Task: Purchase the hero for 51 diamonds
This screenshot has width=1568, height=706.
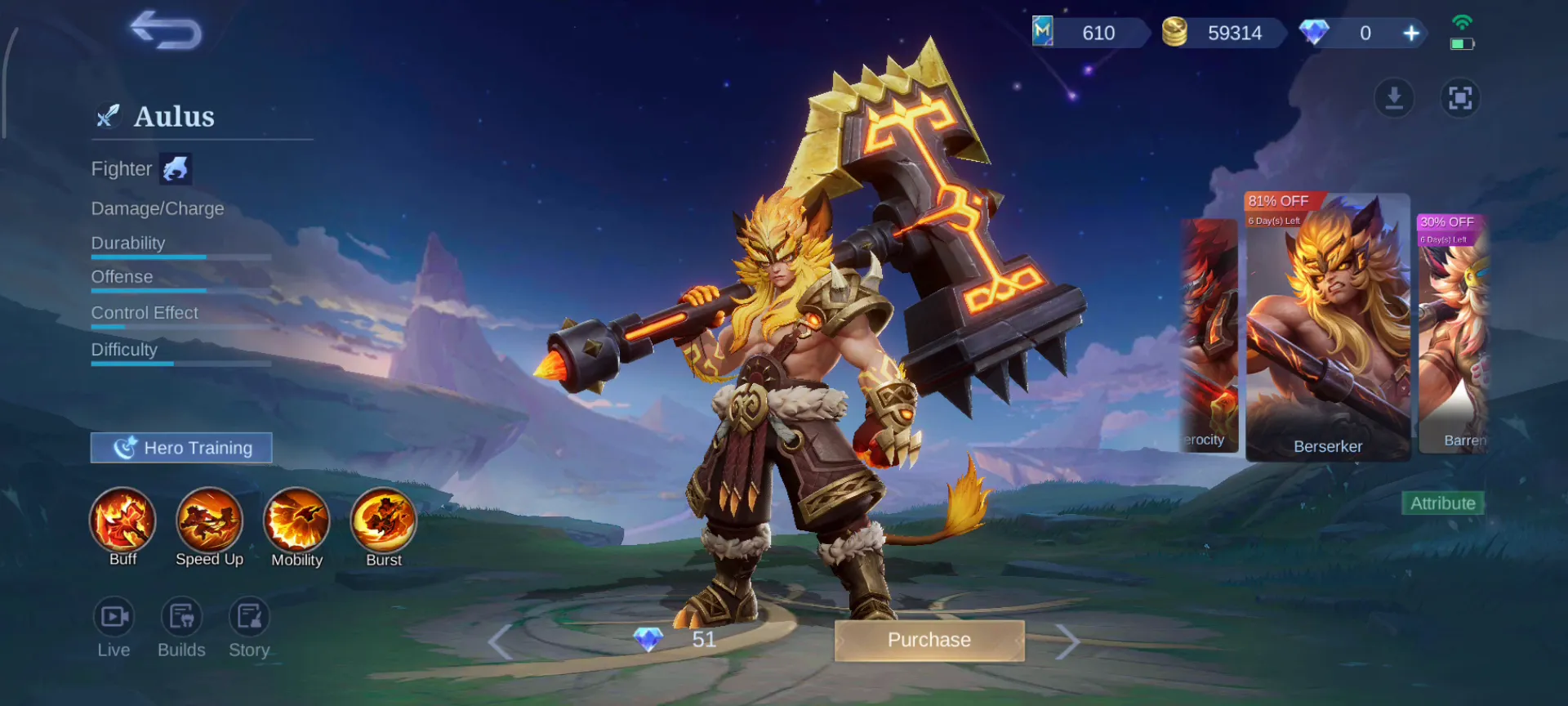Action: [929, 640]
